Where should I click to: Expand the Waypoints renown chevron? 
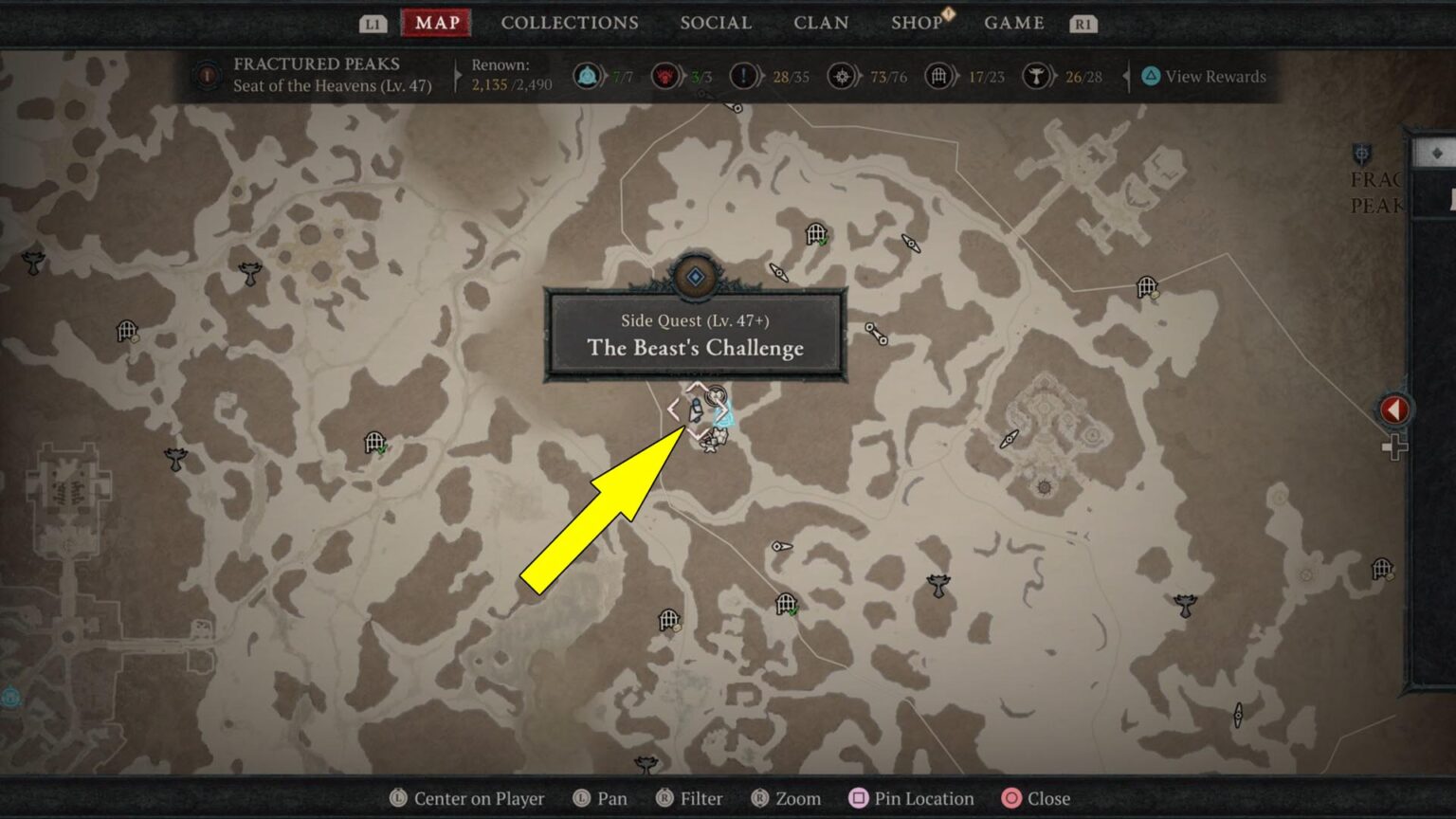[x=604, y=77]
